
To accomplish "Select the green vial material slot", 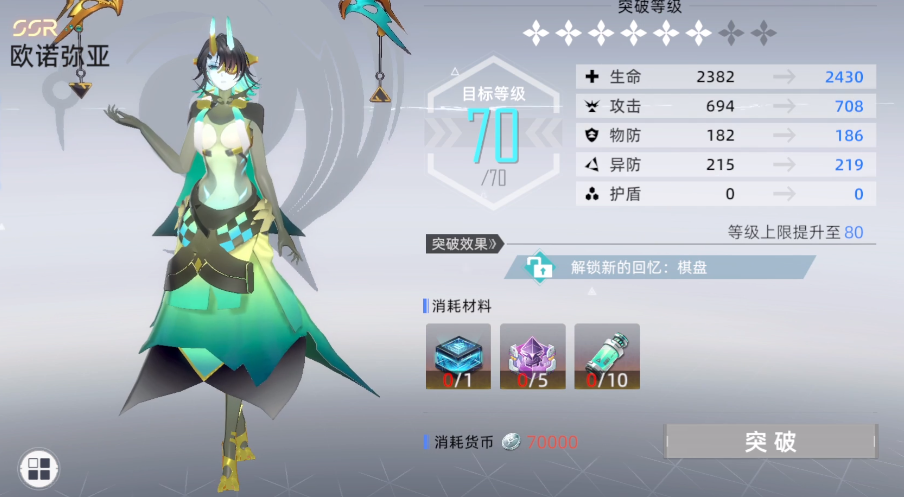I will tap(607, 356).
